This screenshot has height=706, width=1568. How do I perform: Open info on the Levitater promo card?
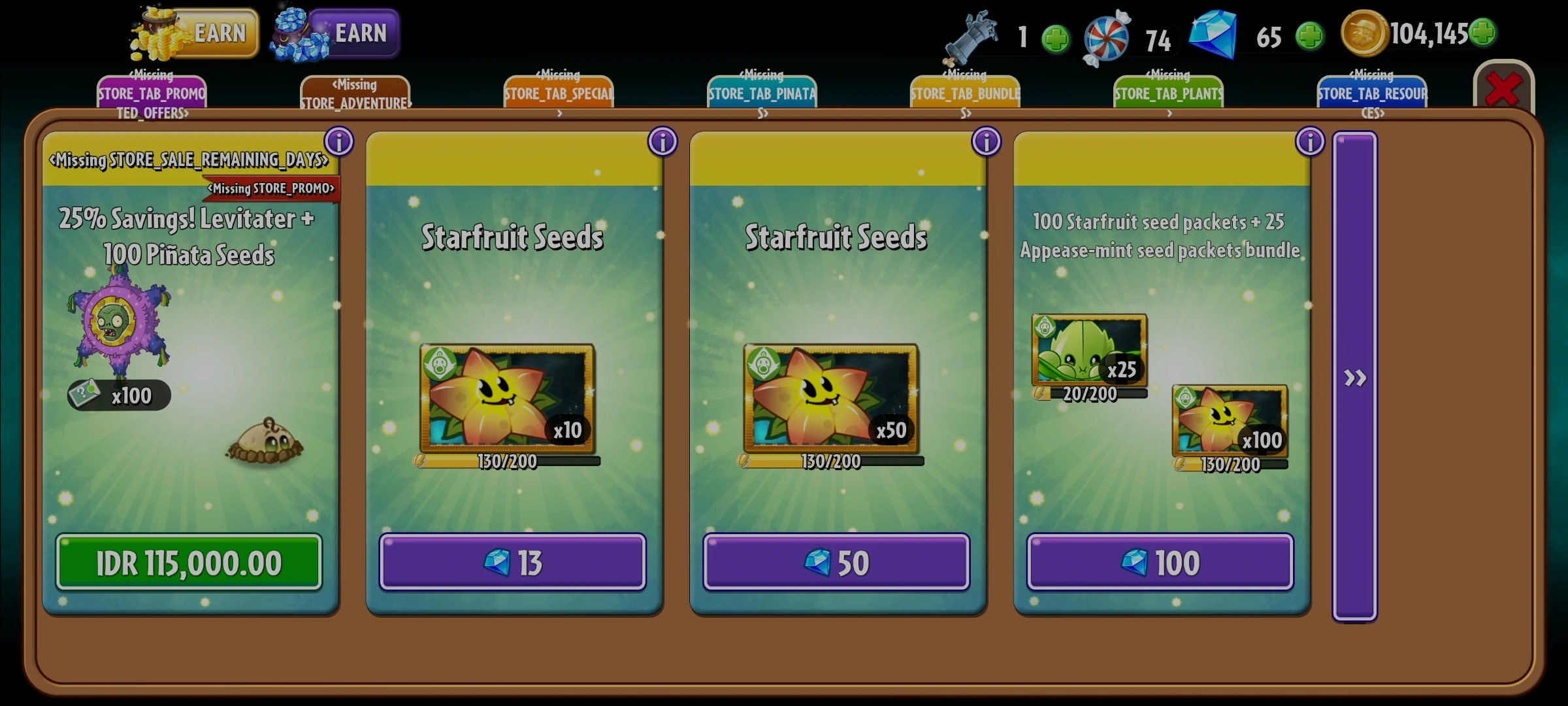click(338, 141)
